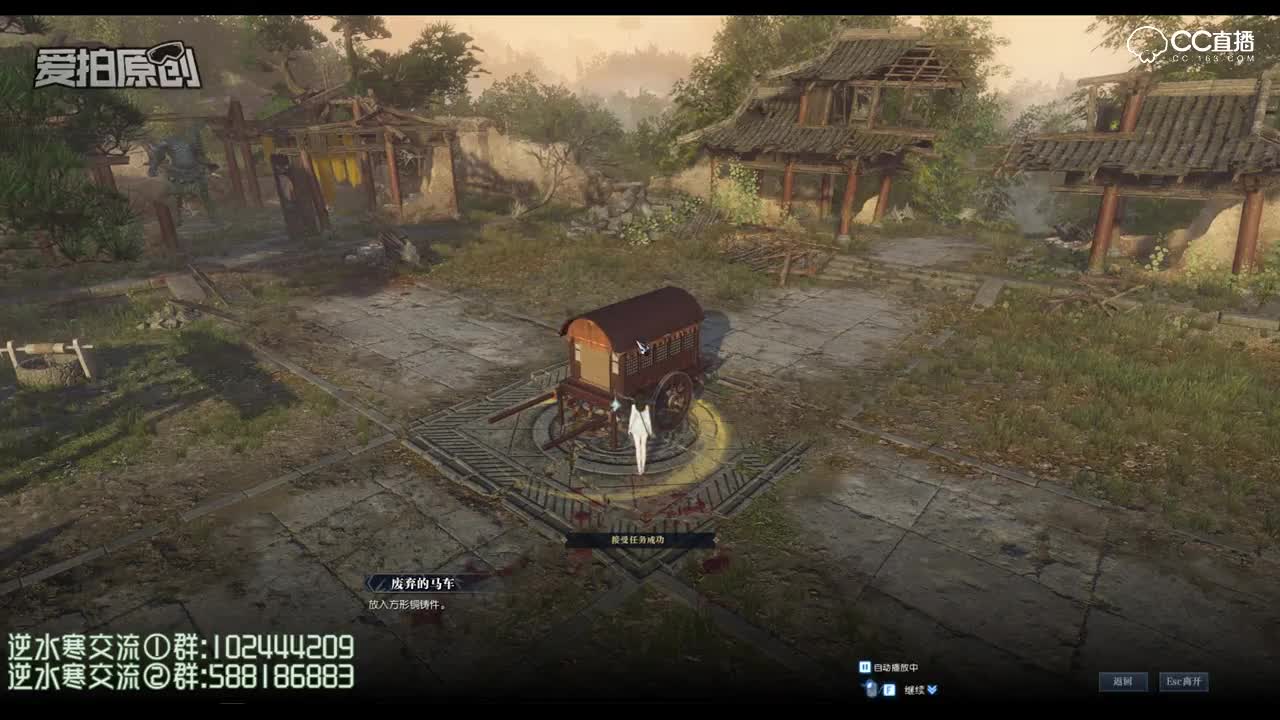Click the Esc离开 button
This screenshot has height=720, width=1280.
(x=1184, y=681)
